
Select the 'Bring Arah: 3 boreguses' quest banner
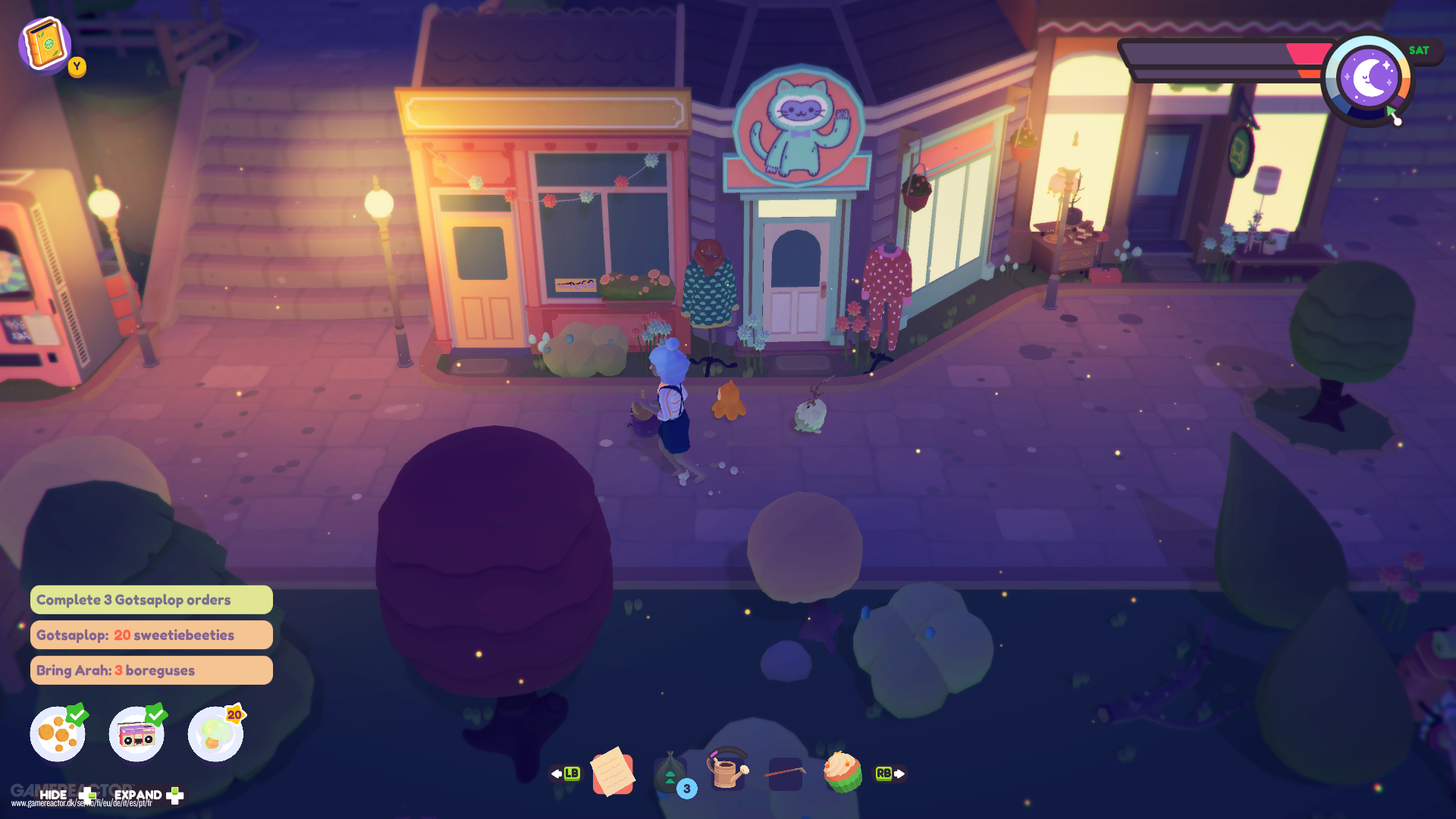pos(151,670)
